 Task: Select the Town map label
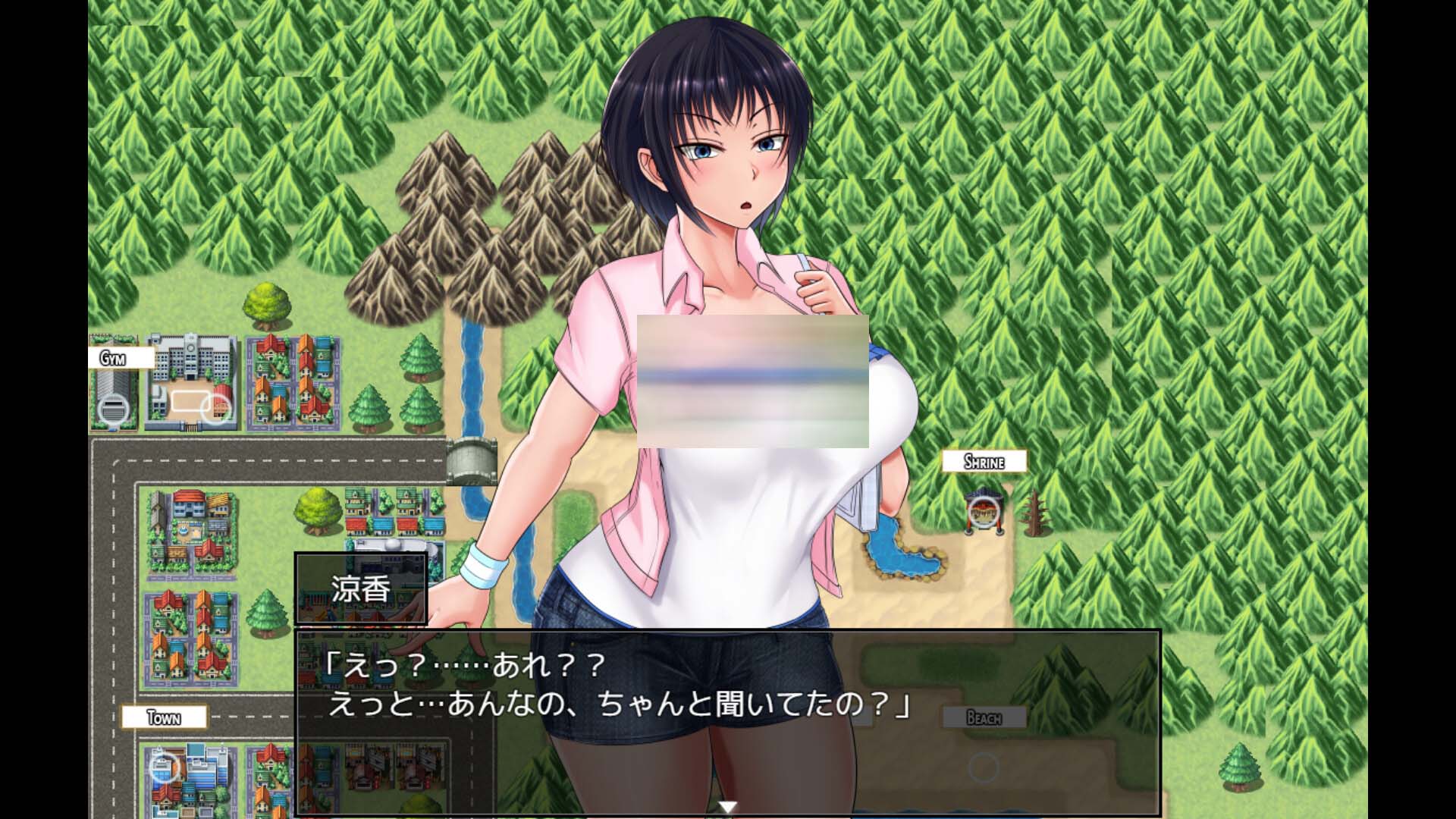(x=162, y=716)
